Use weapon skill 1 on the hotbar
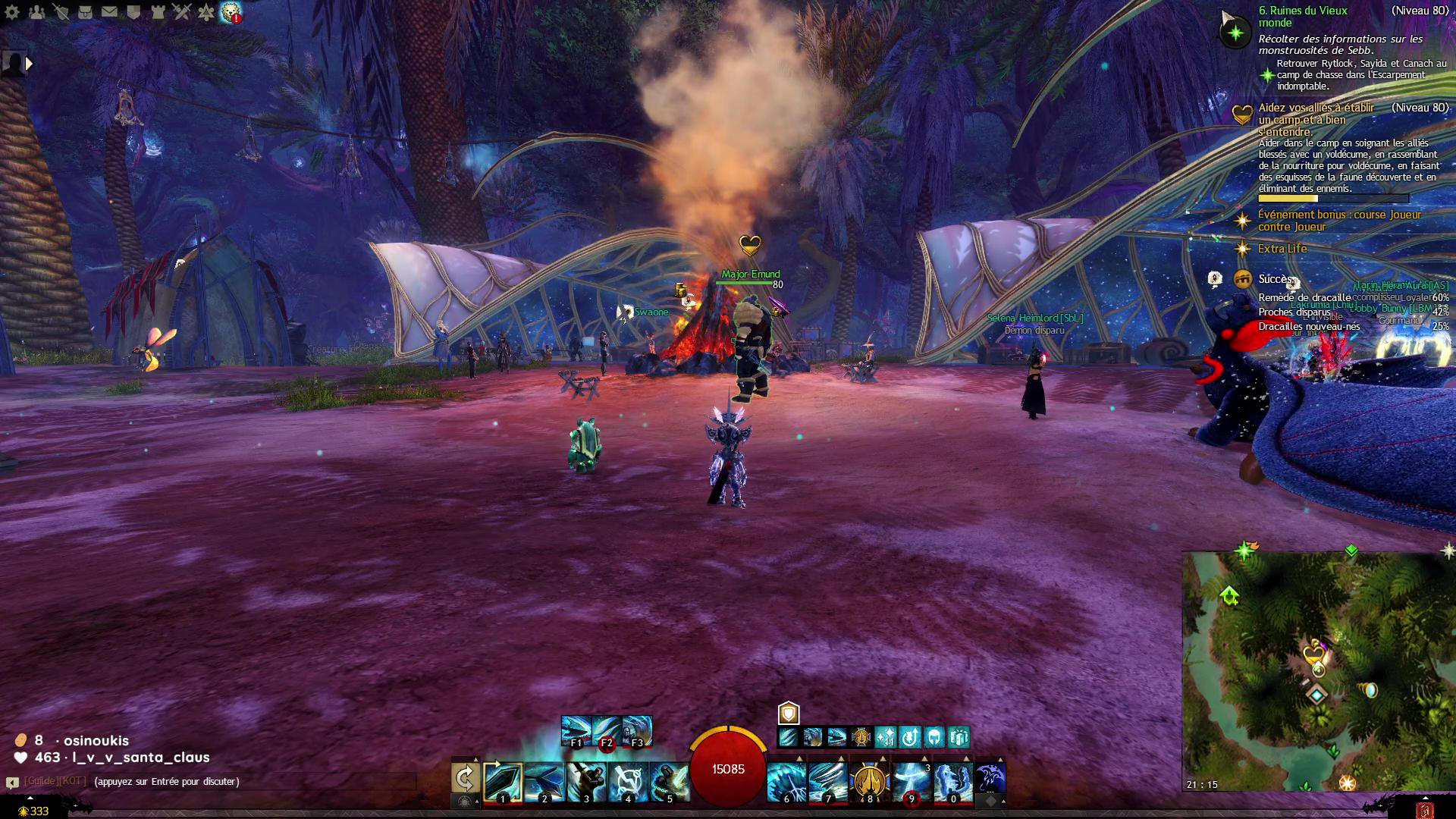Image resolution: width=1456 pixels, height=819 pixels. coord(503,781)
